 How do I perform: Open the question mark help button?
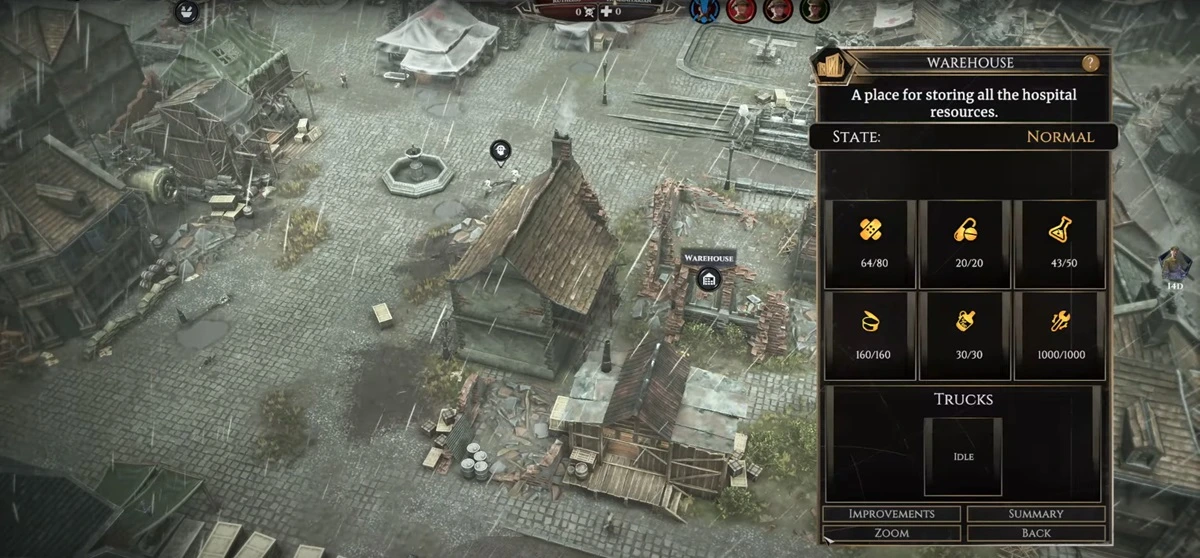tap(1090, 63)
